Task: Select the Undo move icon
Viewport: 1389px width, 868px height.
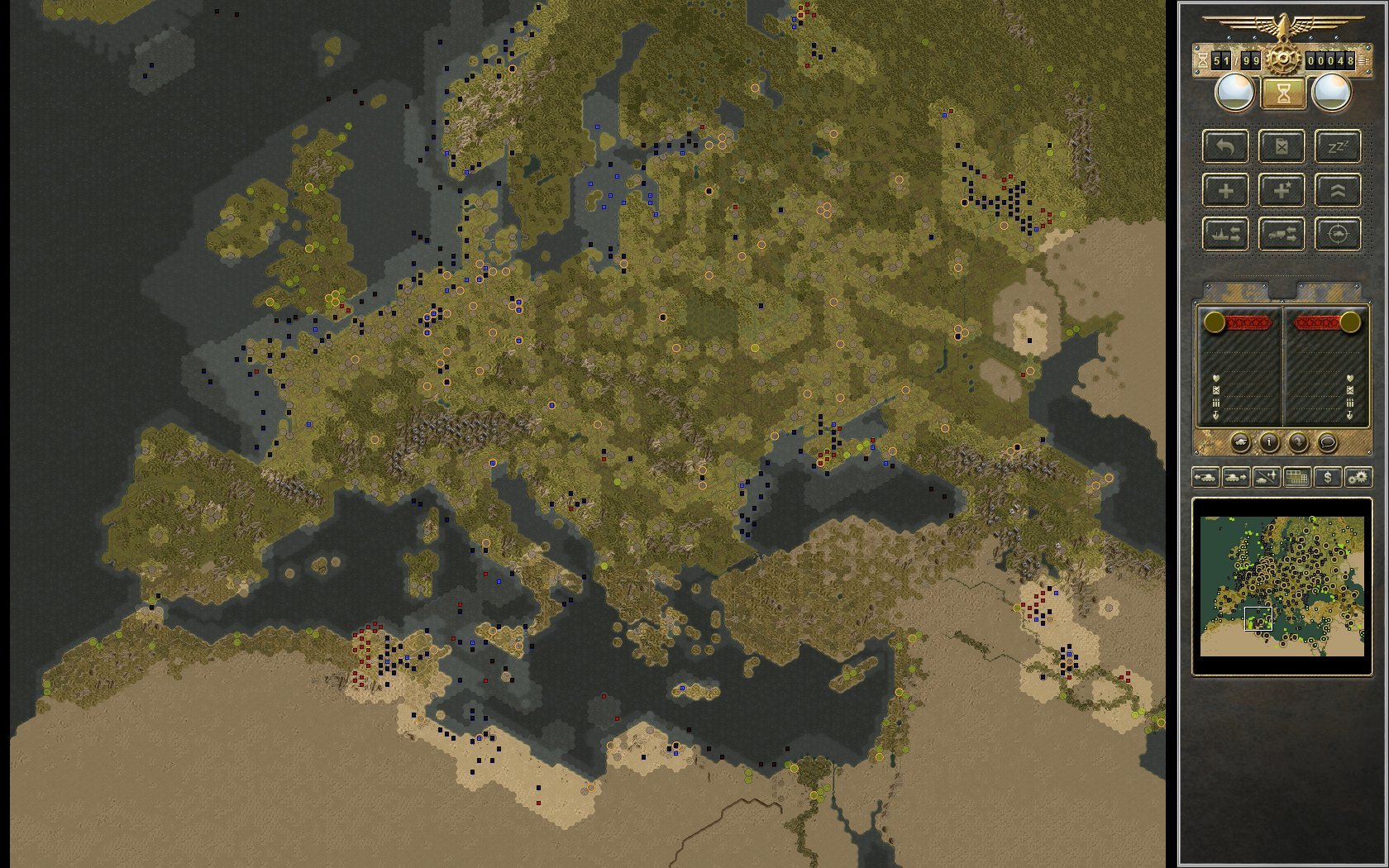Action: [x=1228, y=147]
